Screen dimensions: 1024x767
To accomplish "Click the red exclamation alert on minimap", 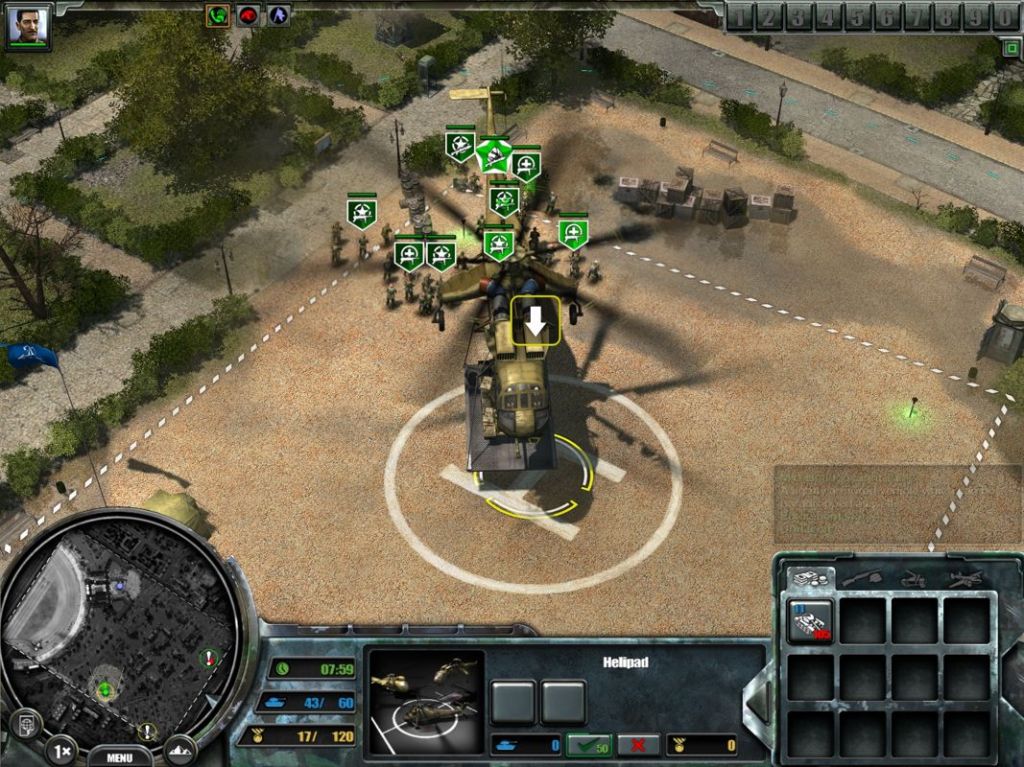I will click(x=209, y=657).
